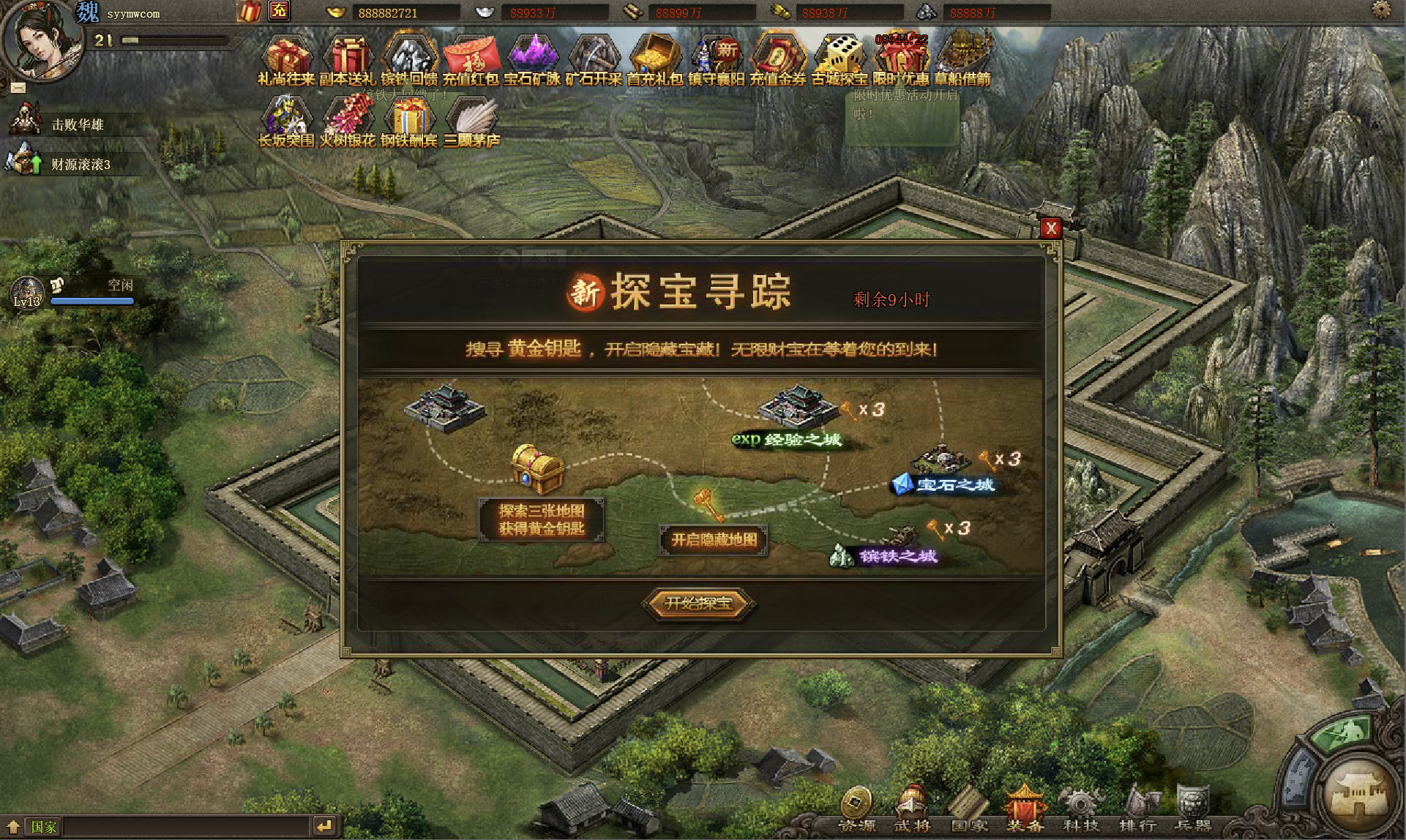Screen dimensions: 1406x840
Task: Open the 三顾茅庐 feather fan event
Action: [x=471, y=120]
